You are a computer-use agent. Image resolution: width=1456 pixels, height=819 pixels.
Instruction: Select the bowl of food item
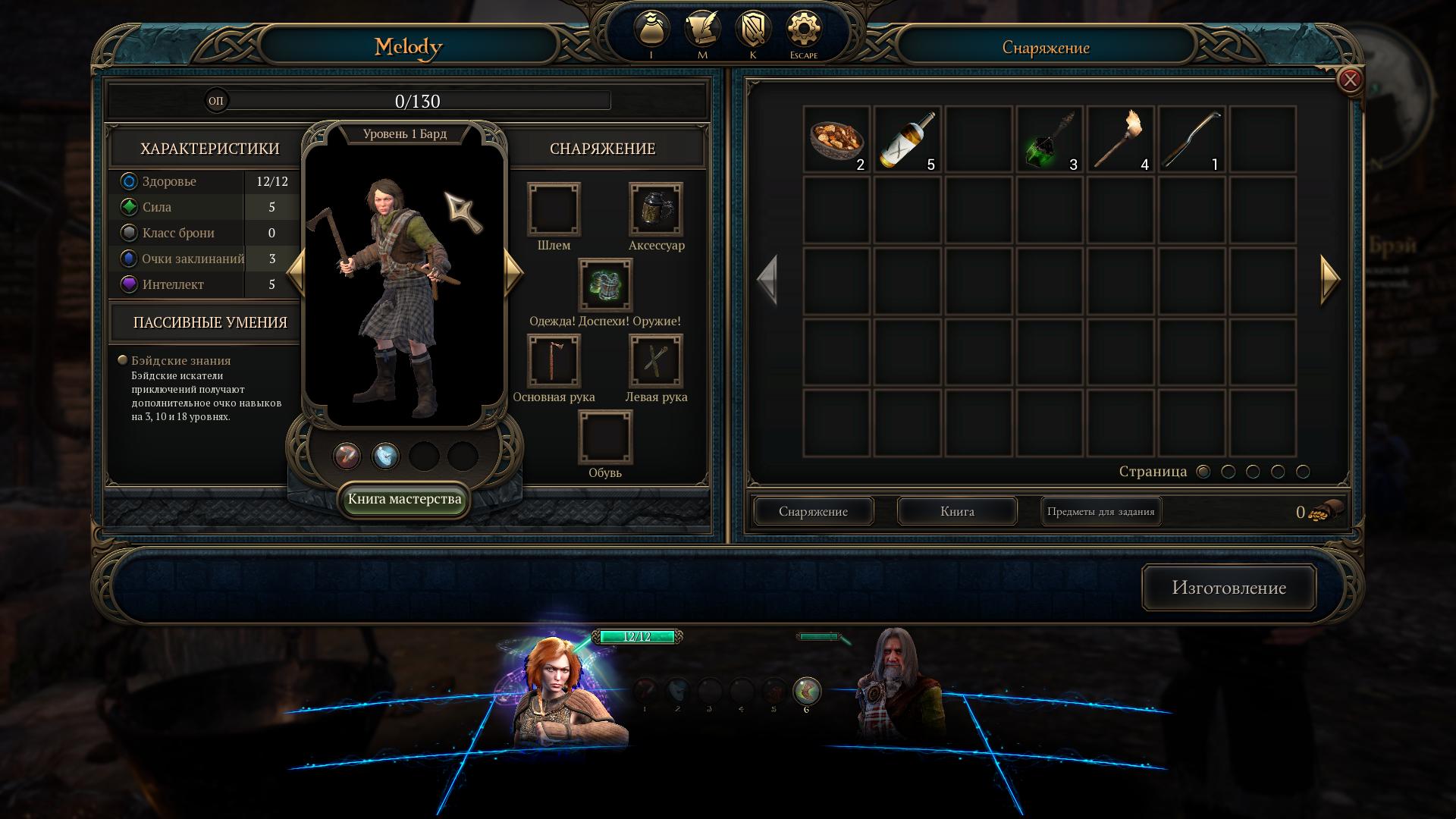click(836, 140)
